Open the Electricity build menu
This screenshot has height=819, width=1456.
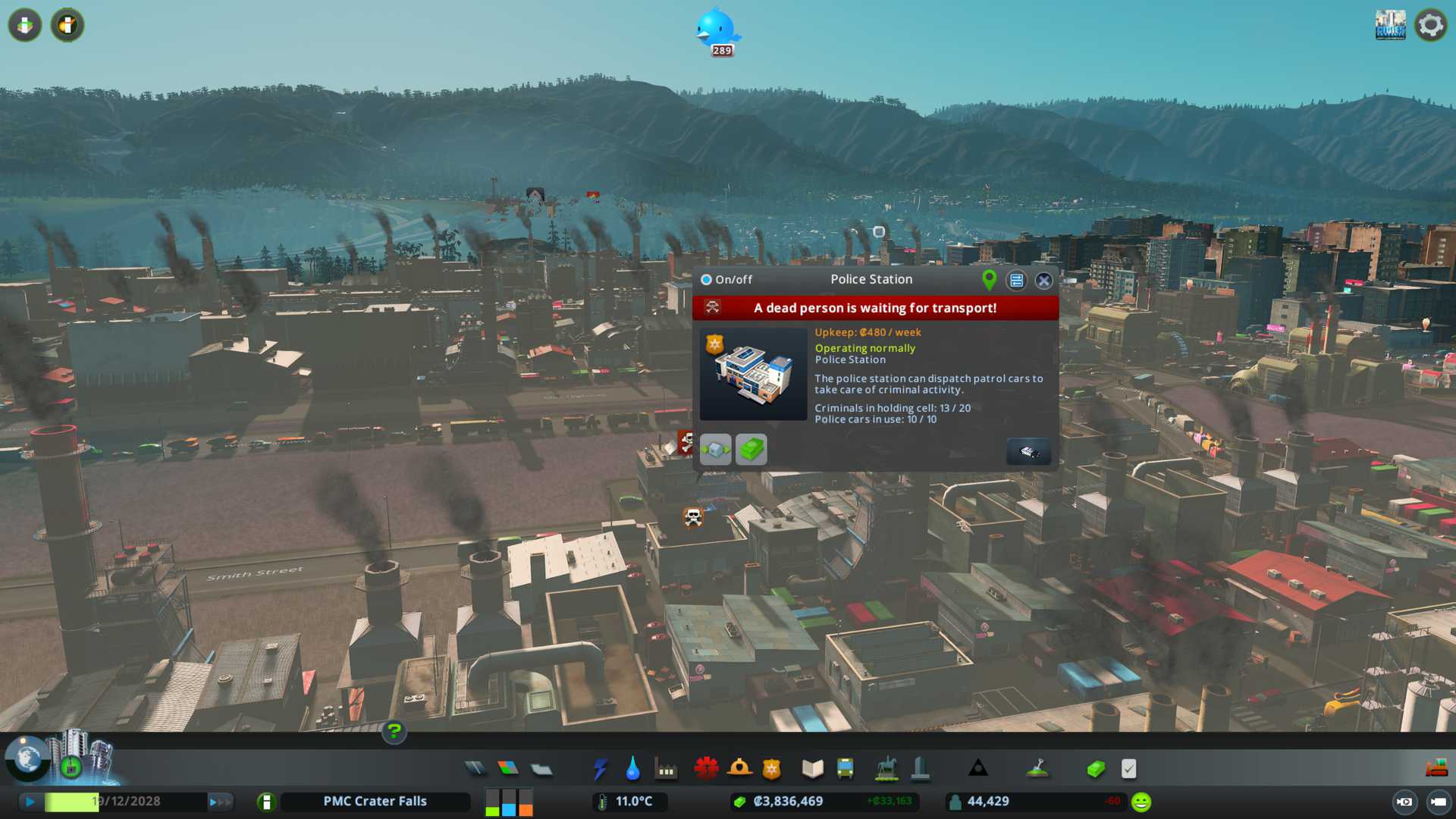[x=600, y=769]
